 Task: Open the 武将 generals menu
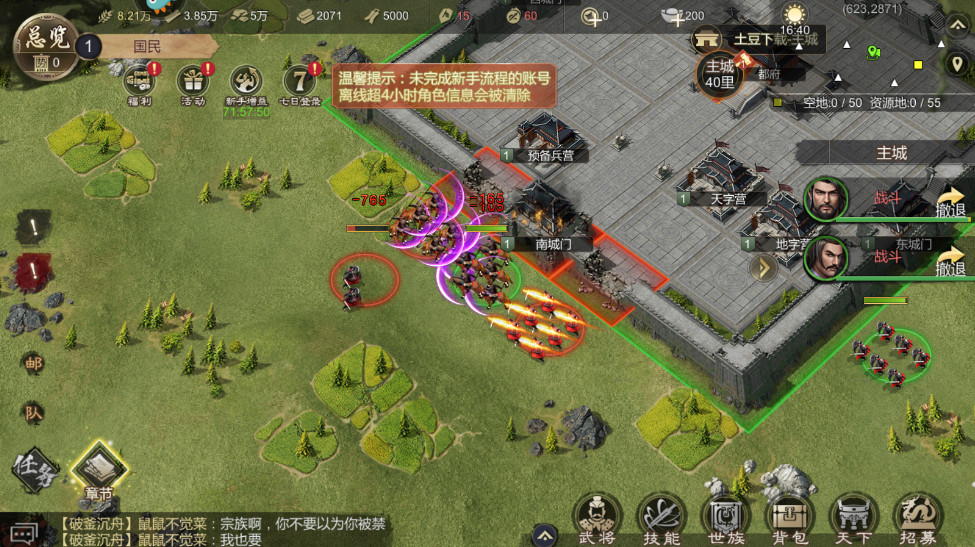599,517
